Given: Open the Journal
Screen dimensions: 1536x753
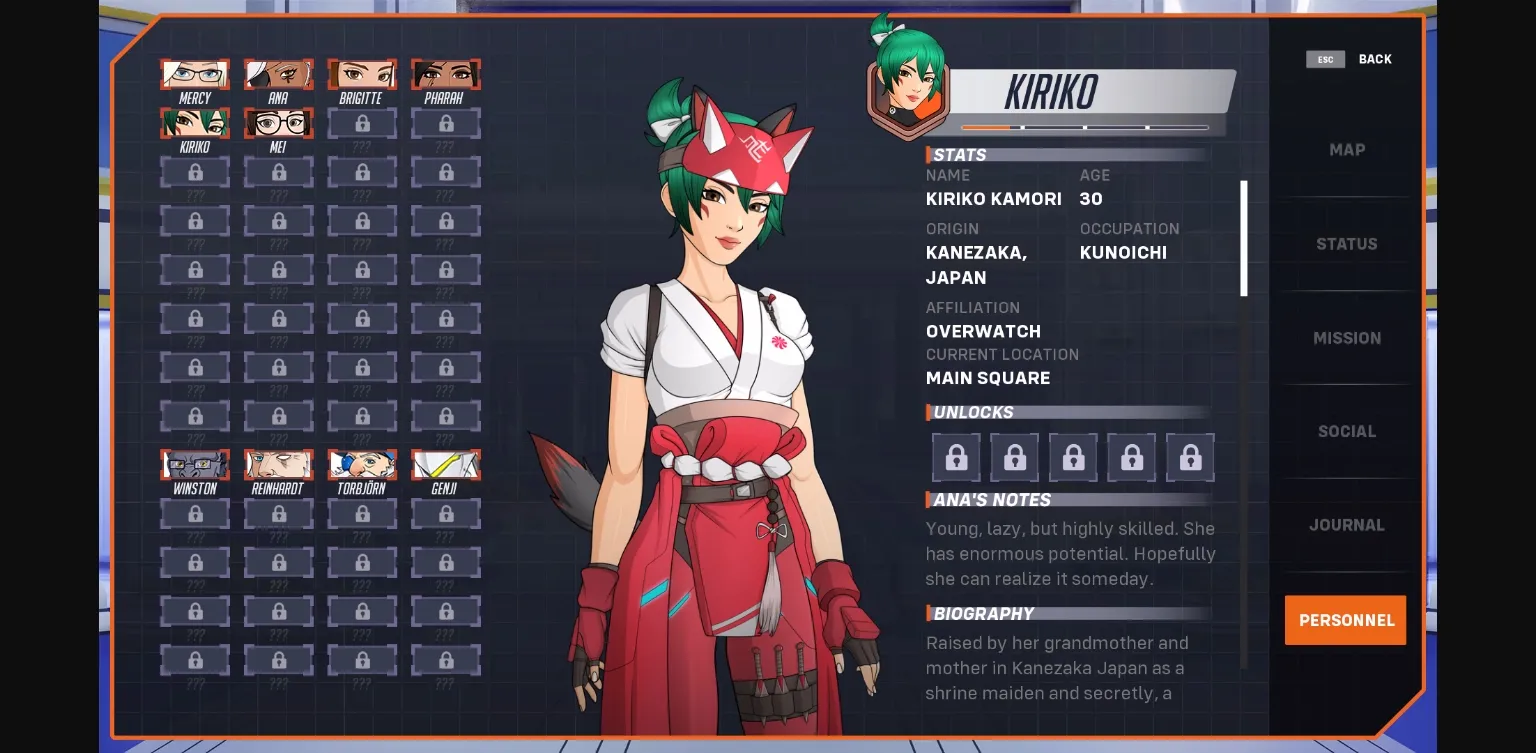Looking at the screenshot, I should pyautogui.click(x=1346, y=525).
